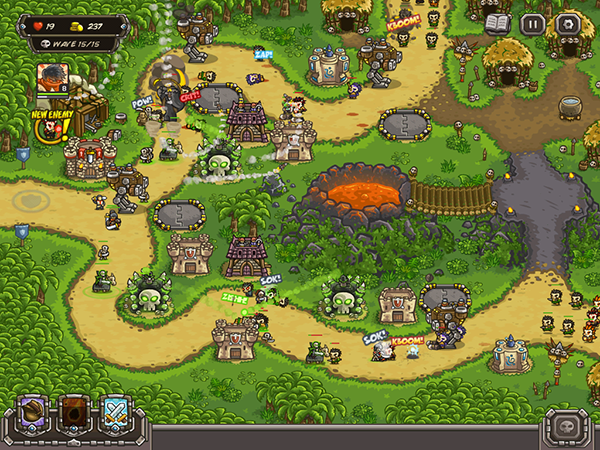The image size is (600, 450).
Task: Call reinforcements with the crossed swords icon
Action: click(115, 412)
